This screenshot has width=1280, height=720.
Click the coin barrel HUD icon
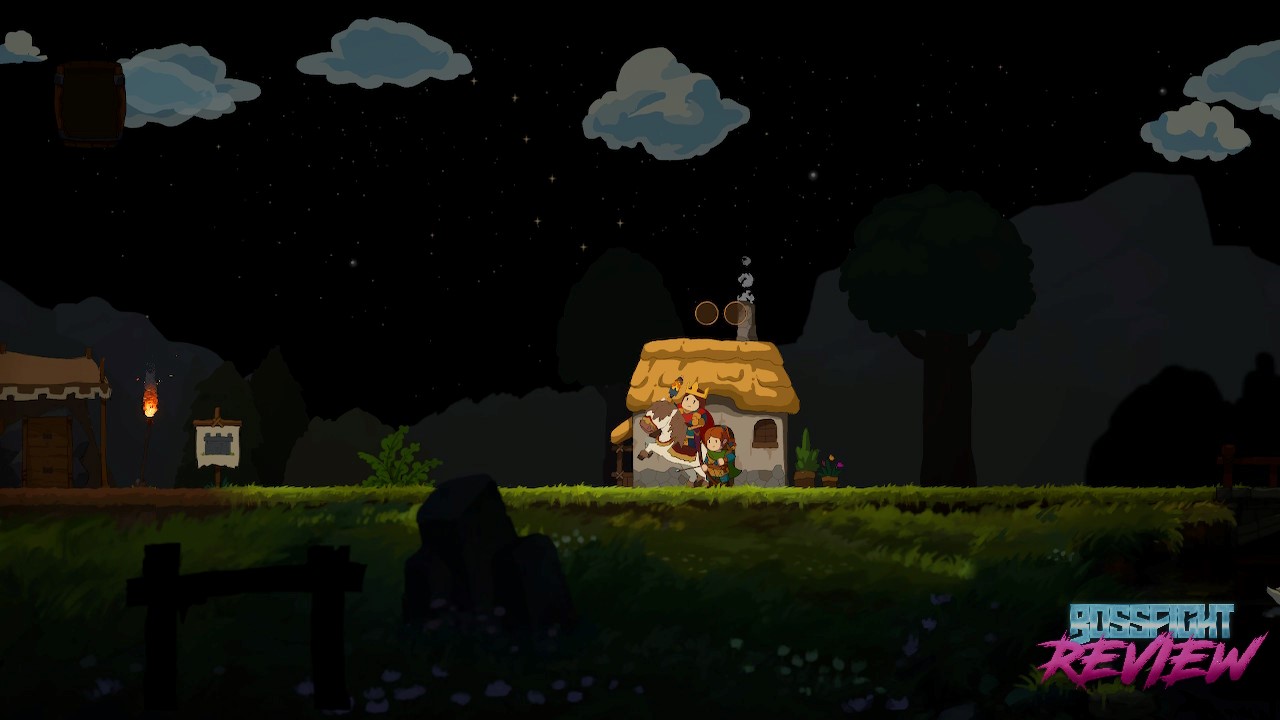coord(90,103)
